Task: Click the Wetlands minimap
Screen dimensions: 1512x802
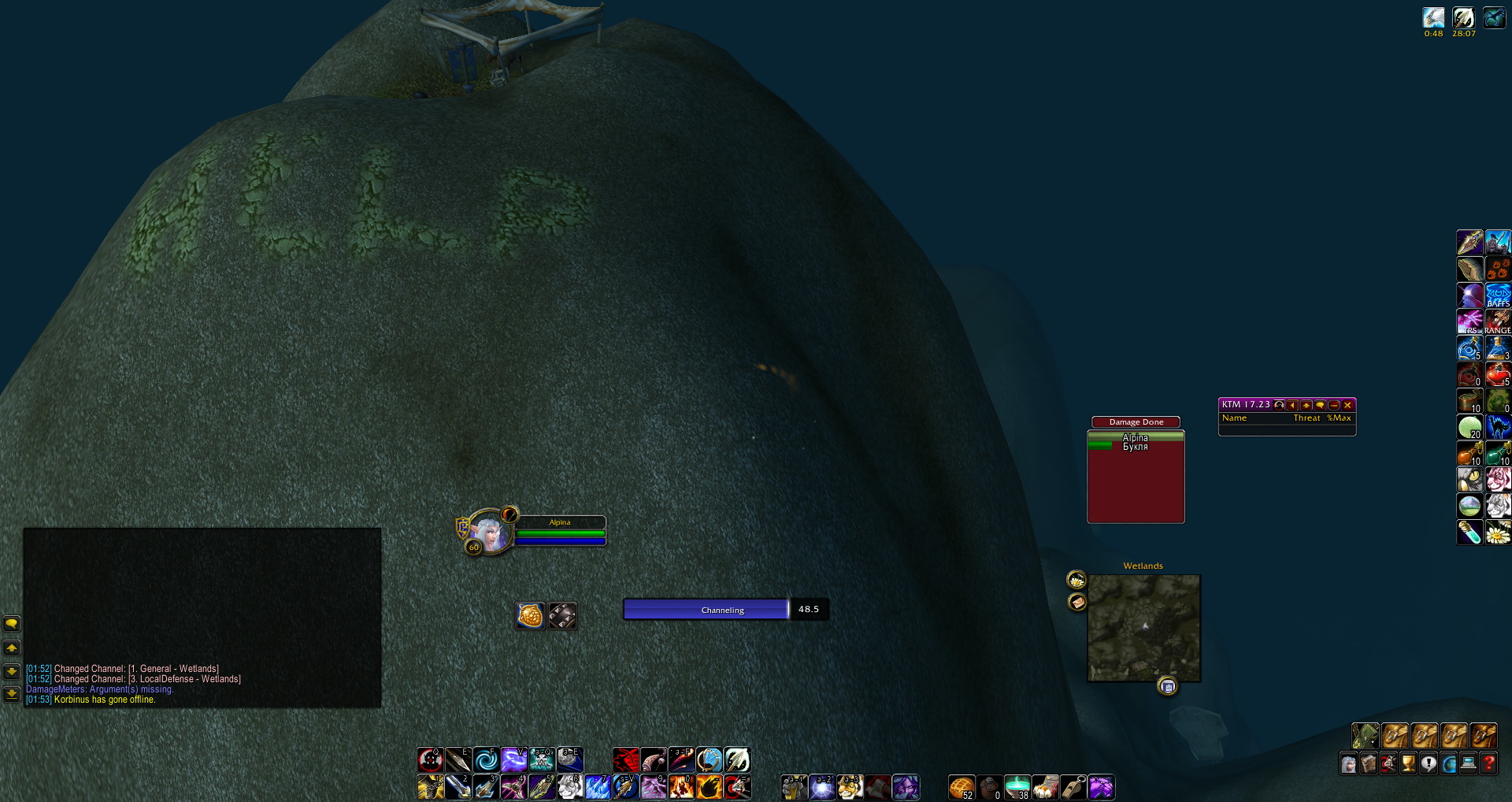Action: tap(1144, 628)
